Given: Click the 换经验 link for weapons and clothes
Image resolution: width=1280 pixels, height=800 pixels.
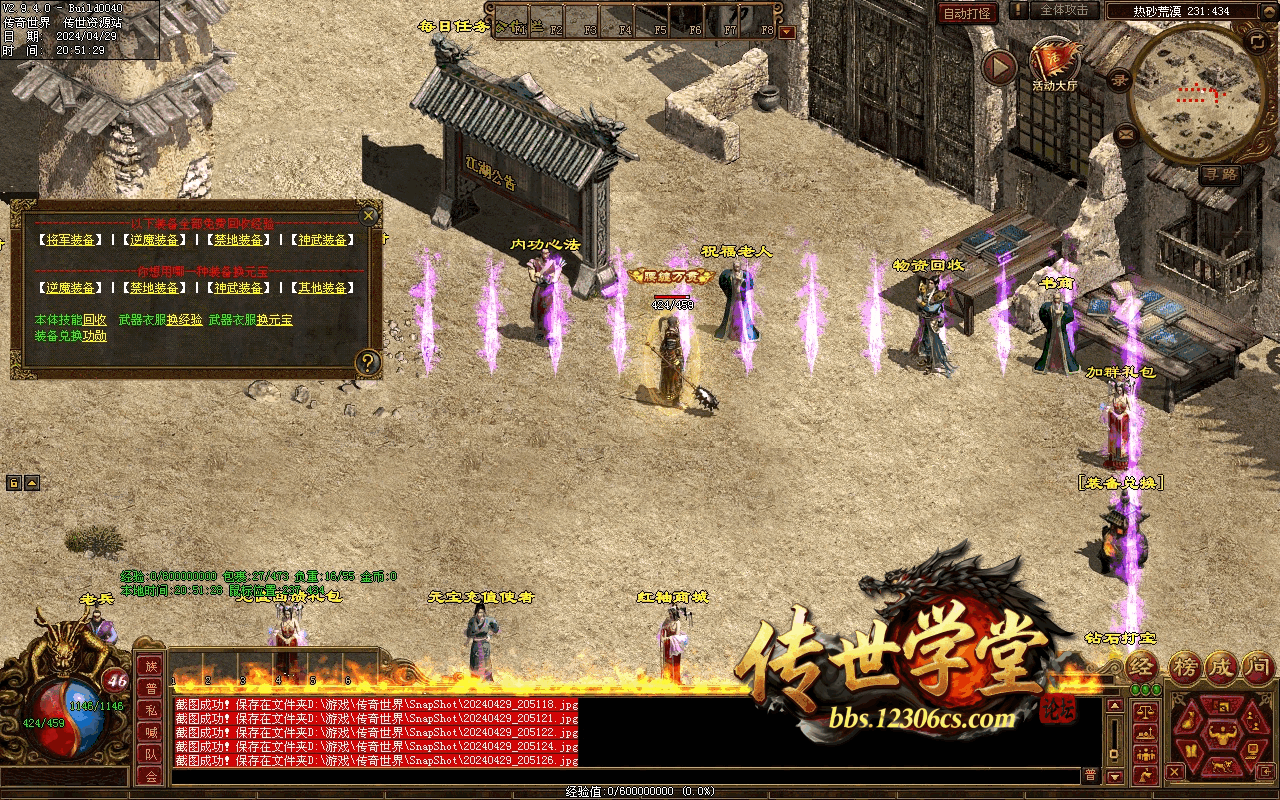Looking at the screenshot, I should point(184,320).
